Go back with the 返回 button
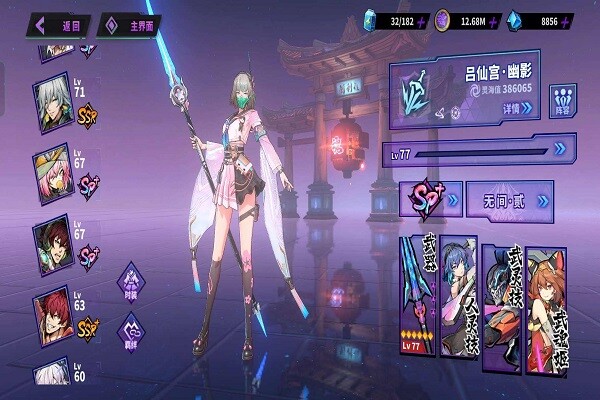Viewport: 600px width, 400px height. [60, 25]
